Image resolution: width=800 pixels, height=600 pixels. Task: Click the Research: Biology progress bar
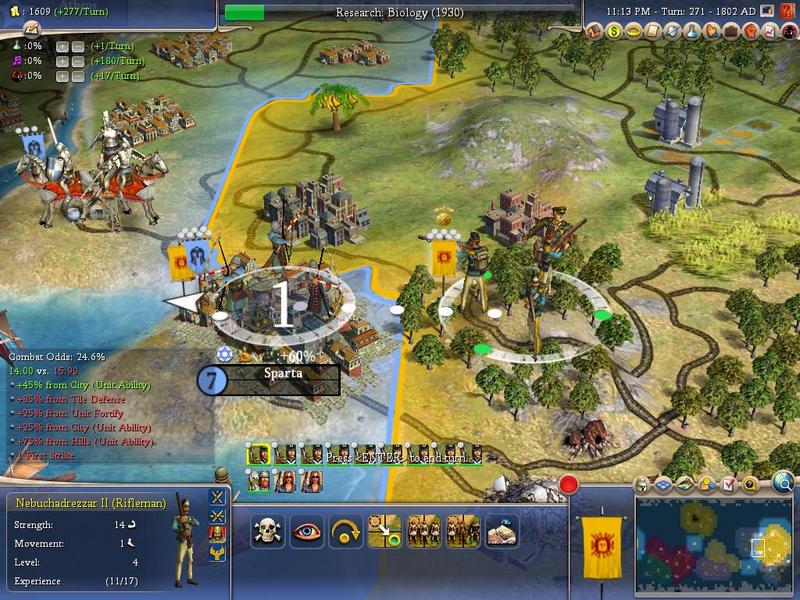(x=400, y=12)
